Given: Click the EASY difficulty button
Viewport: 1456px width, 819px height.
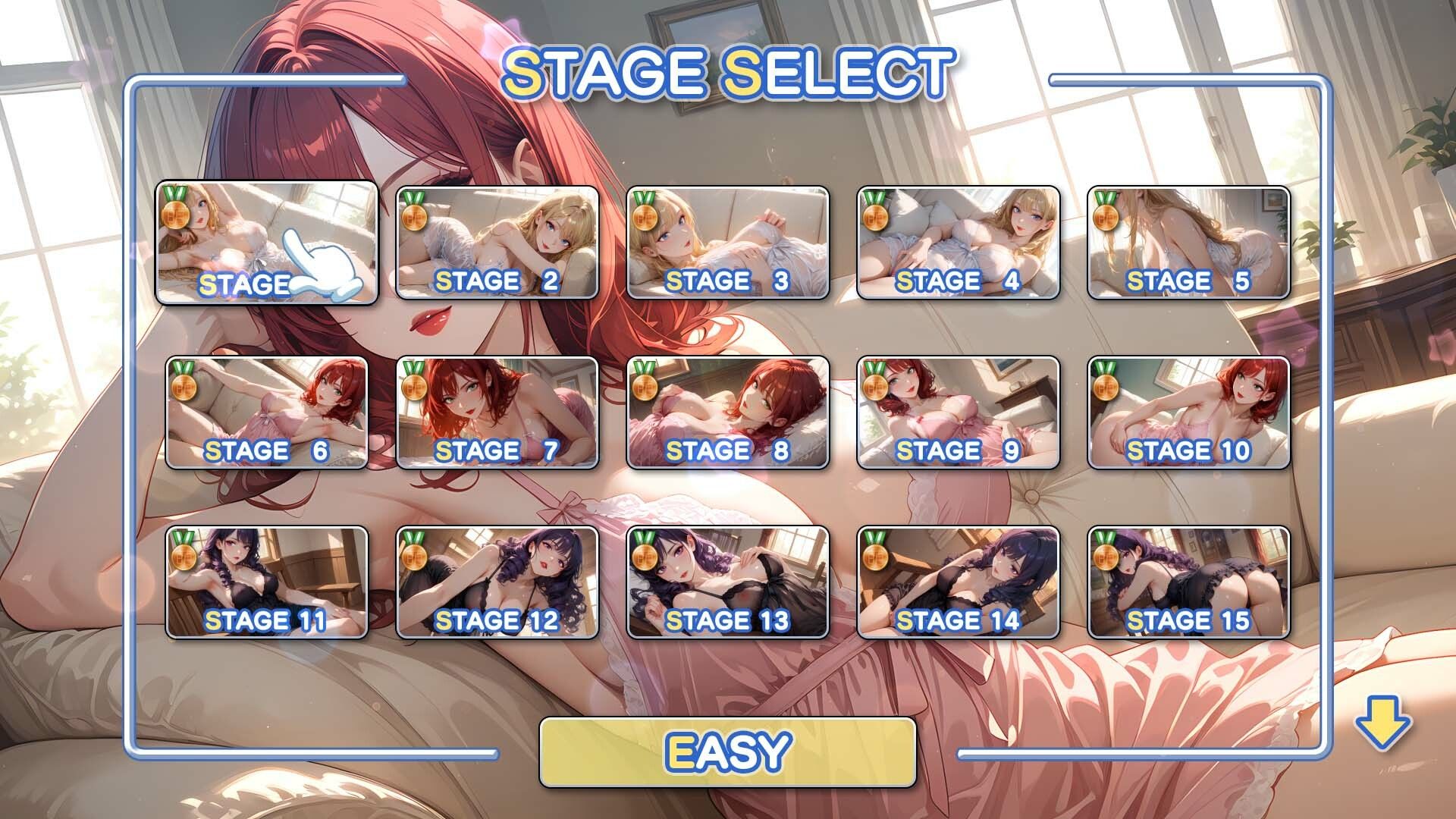Looking at the screenshot, I should [727, 752].
